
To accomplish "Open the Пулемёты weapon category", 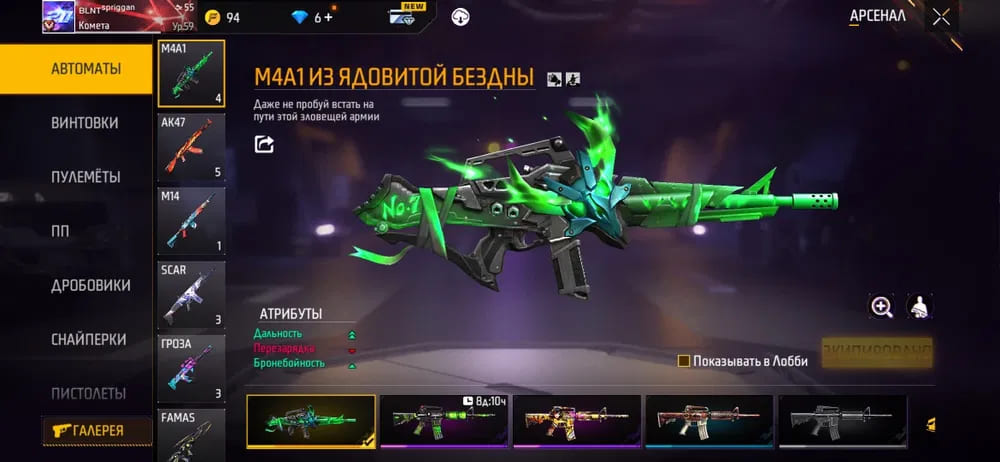I will (85, 177).
